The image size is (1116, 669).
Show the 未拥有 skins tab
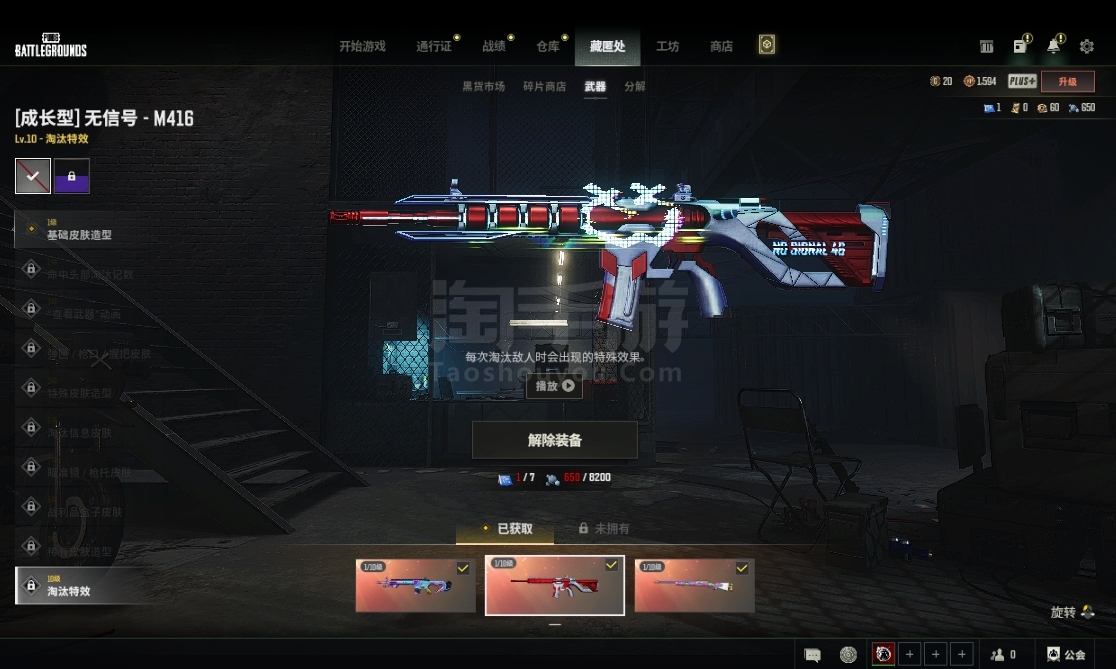(x=604, y=529)
